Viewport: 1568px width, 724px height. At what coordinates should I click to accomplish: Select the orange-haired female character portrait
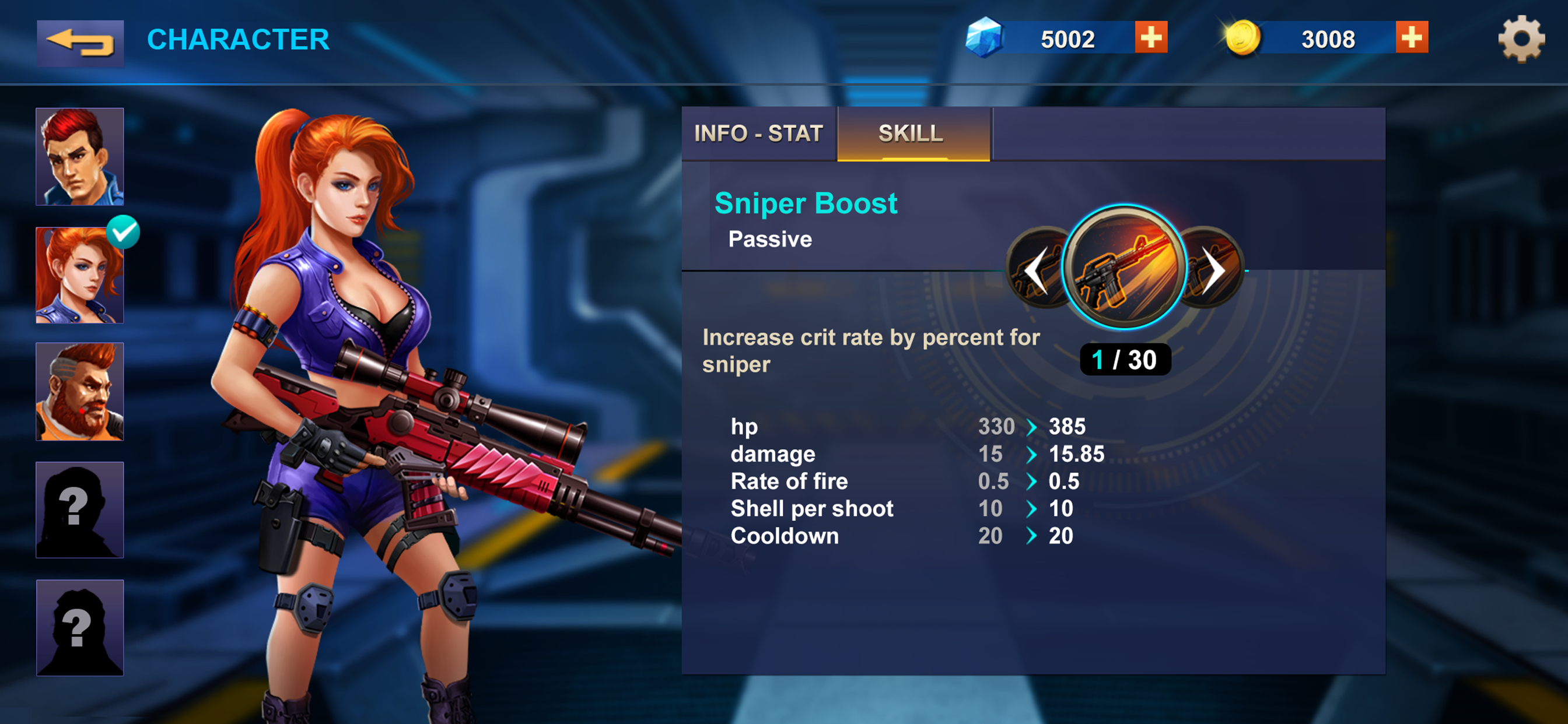click(80, 275)
